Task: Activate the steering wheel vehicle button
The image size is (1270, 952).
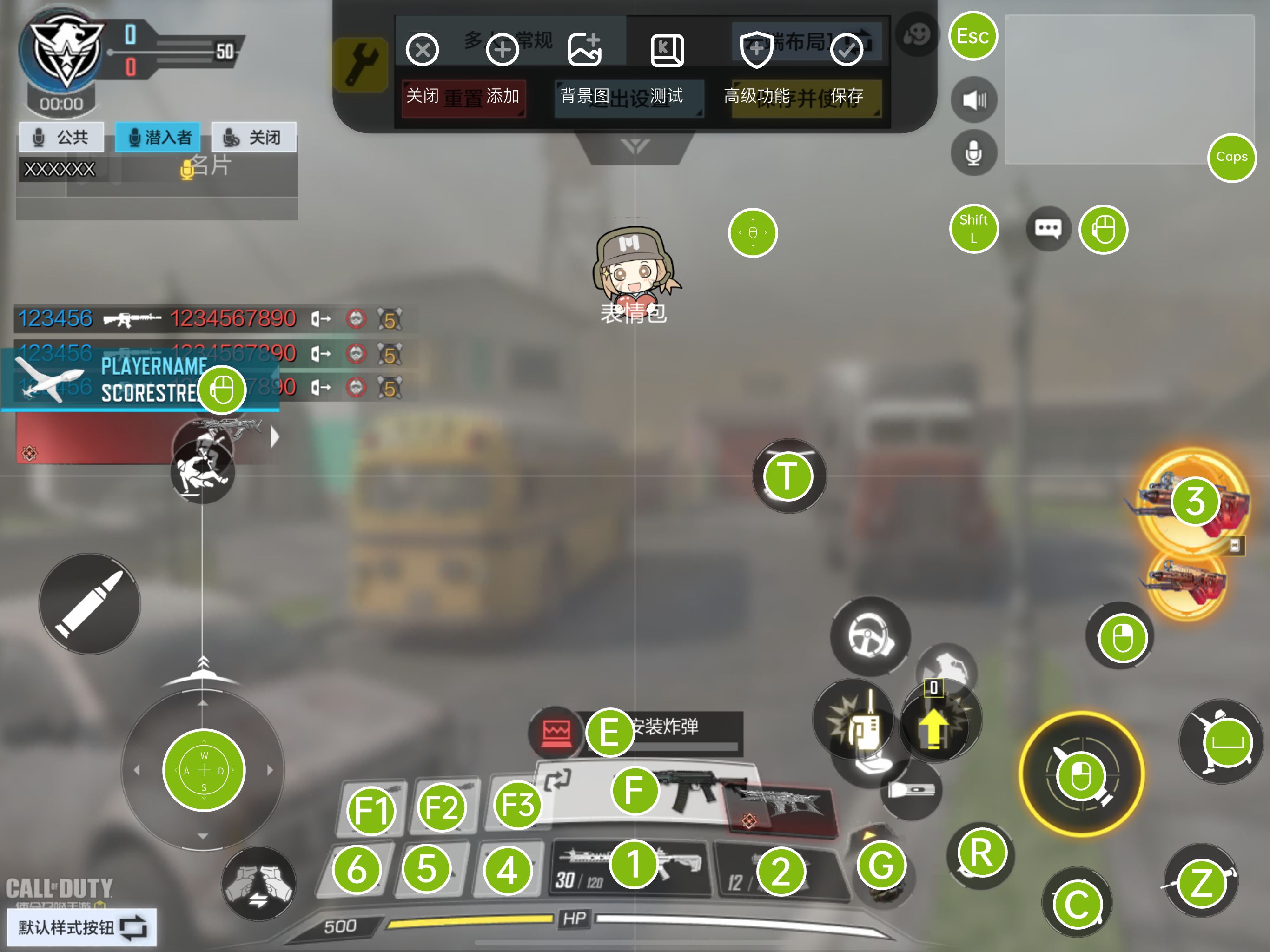Action: tap(870, 636)
